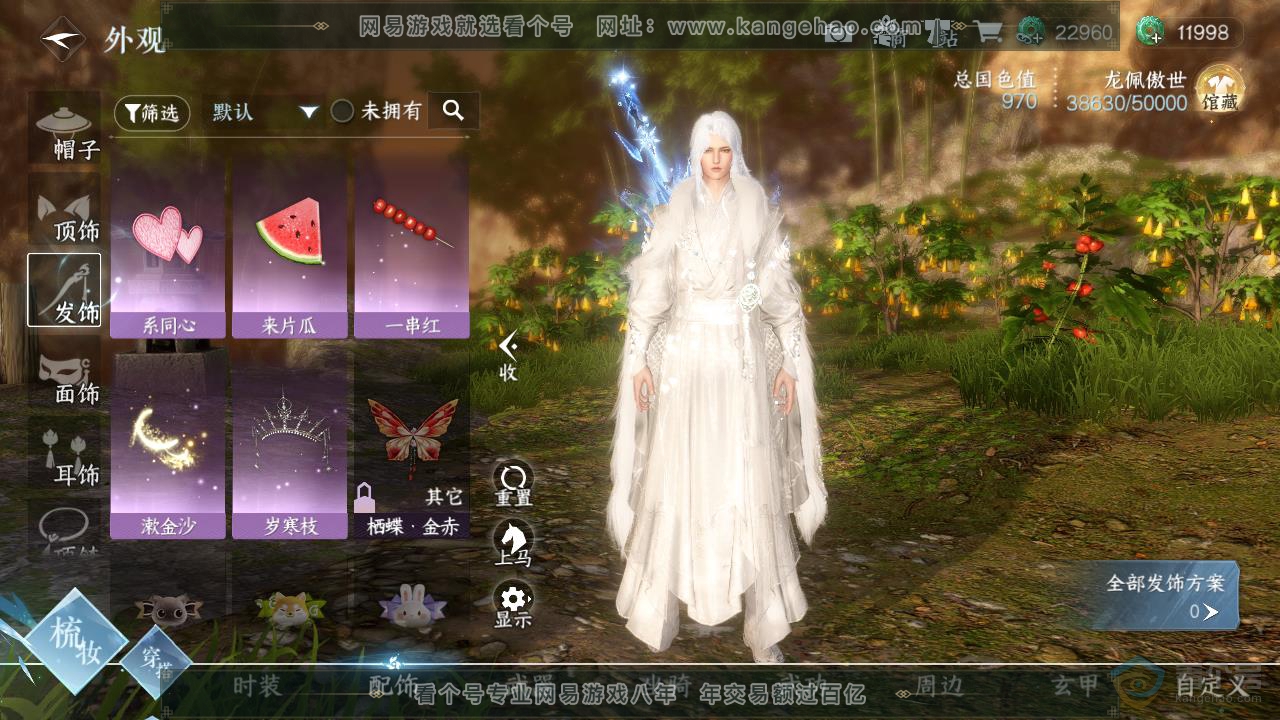Open the 筛选 filter button
This screenshot has width=1280, height=720.
tap(152, 113)
